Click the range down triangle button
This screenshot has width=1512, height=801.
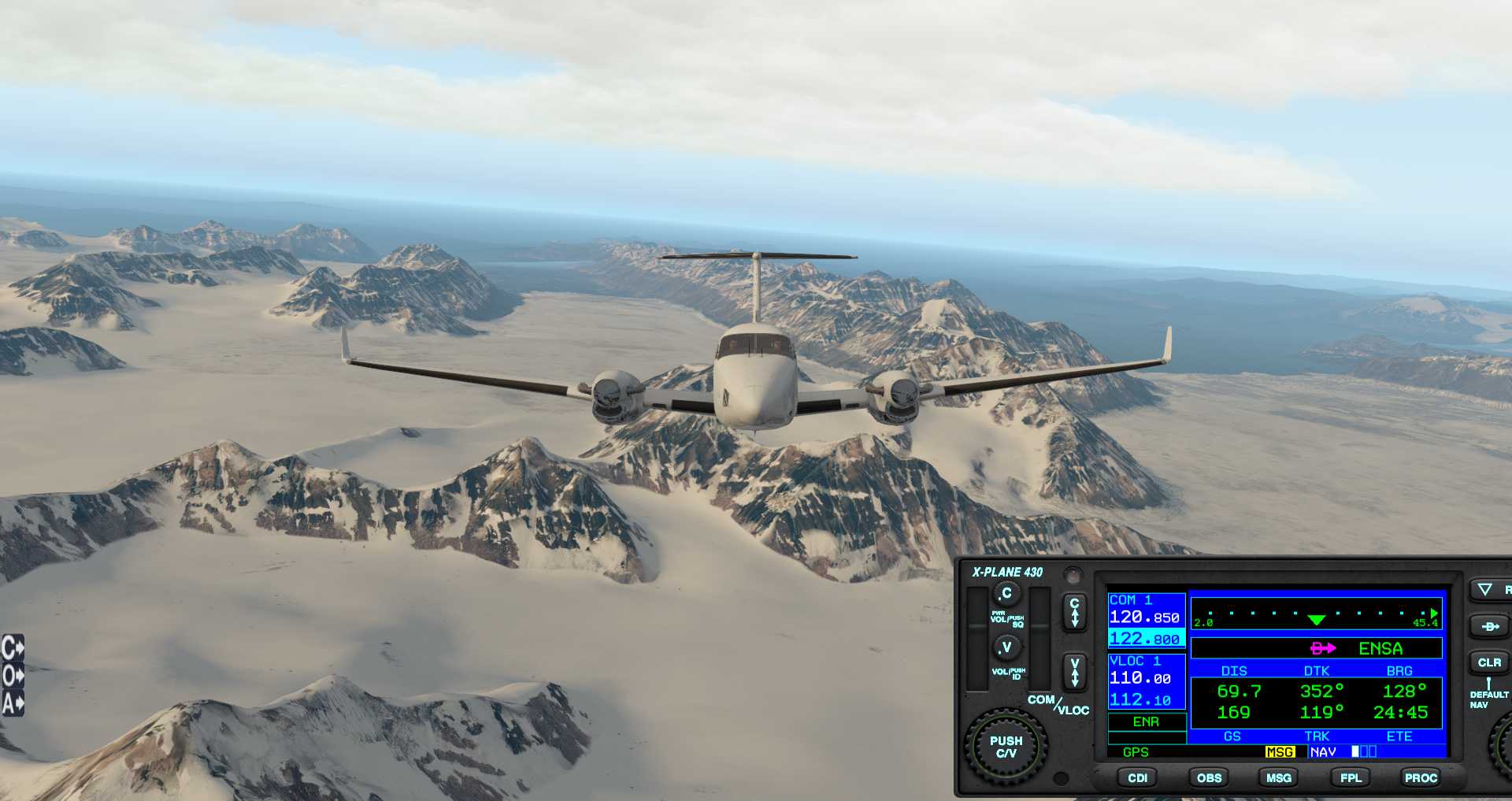tap(1485, 589)
